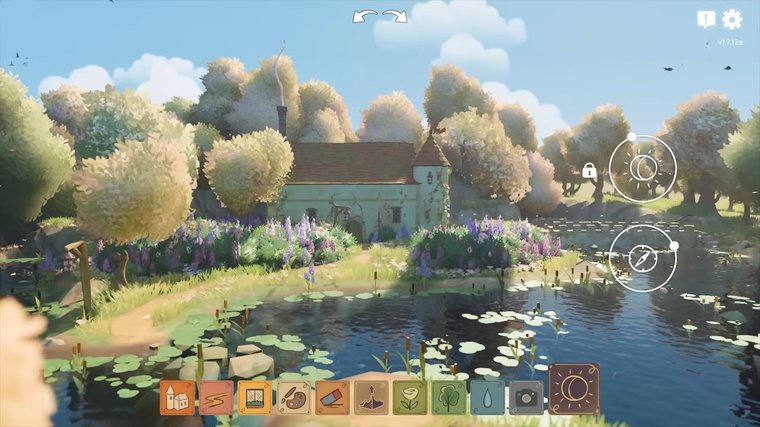Image resolution: width=760 pixels, height=427 pixels.
Task: Toggle the time-of-day padlock
Action: tap(590, 171)
